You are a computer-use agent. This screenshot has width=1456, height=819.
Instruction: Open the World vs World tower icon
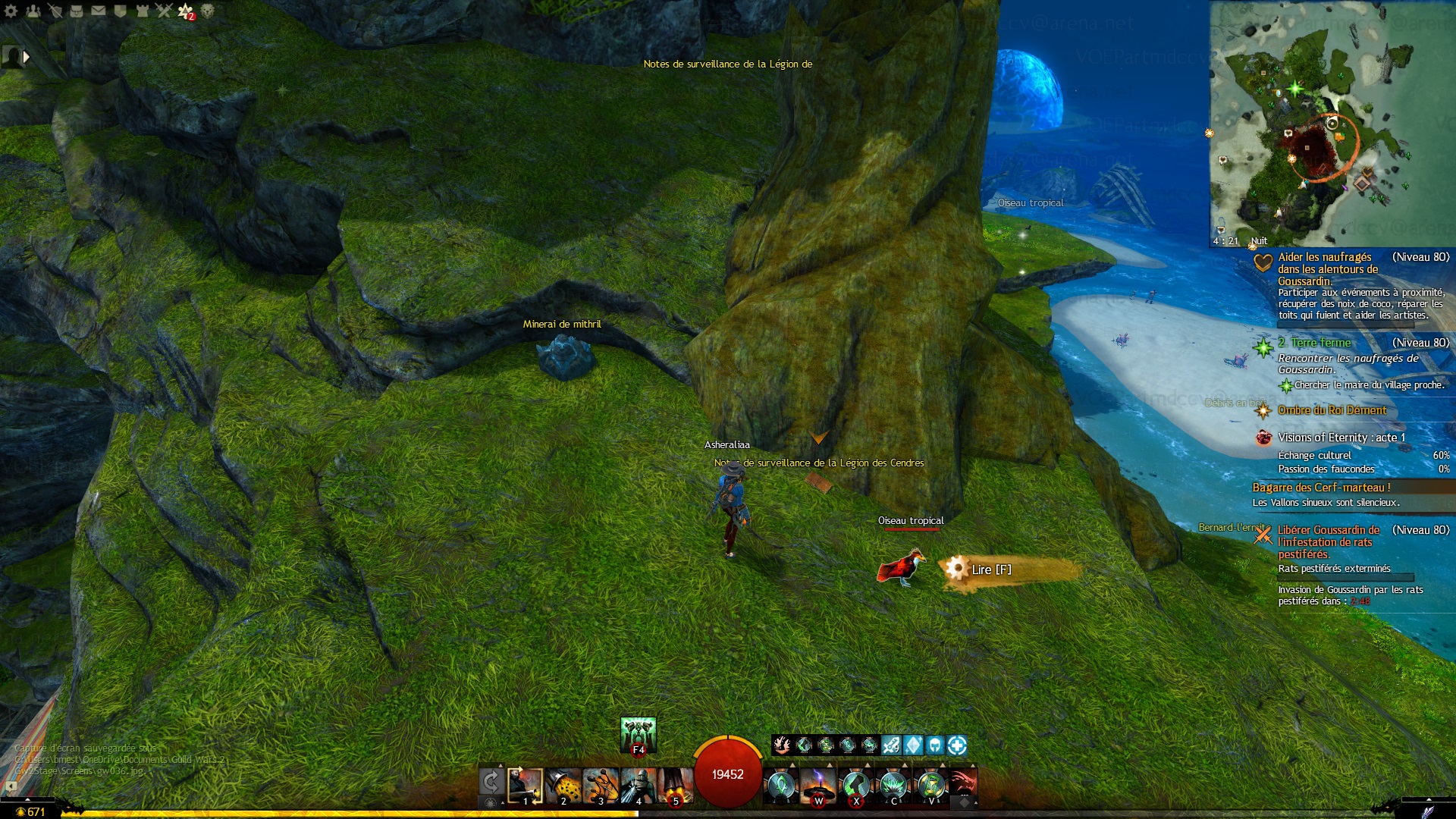[x=142, y=11]
